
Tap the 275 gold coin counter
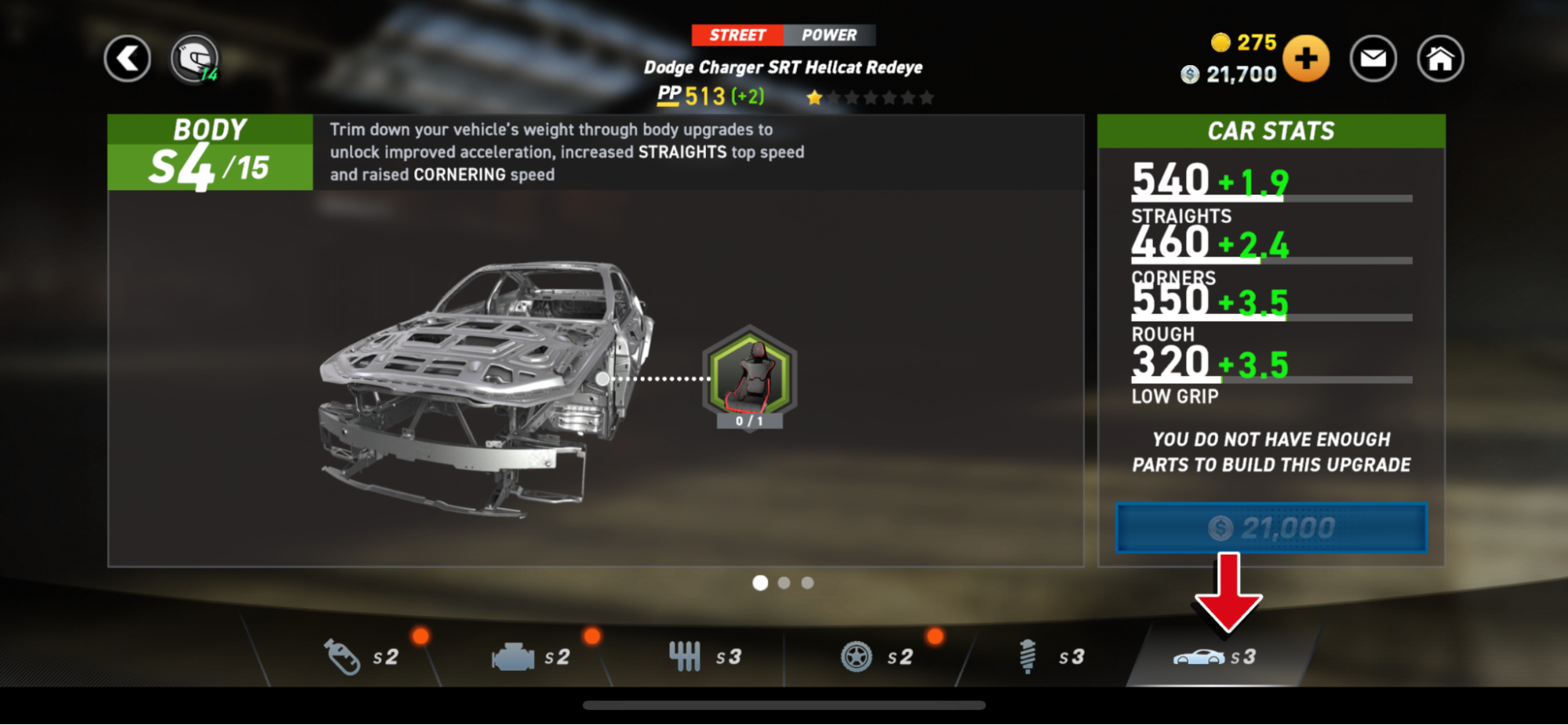point(1239,43)
